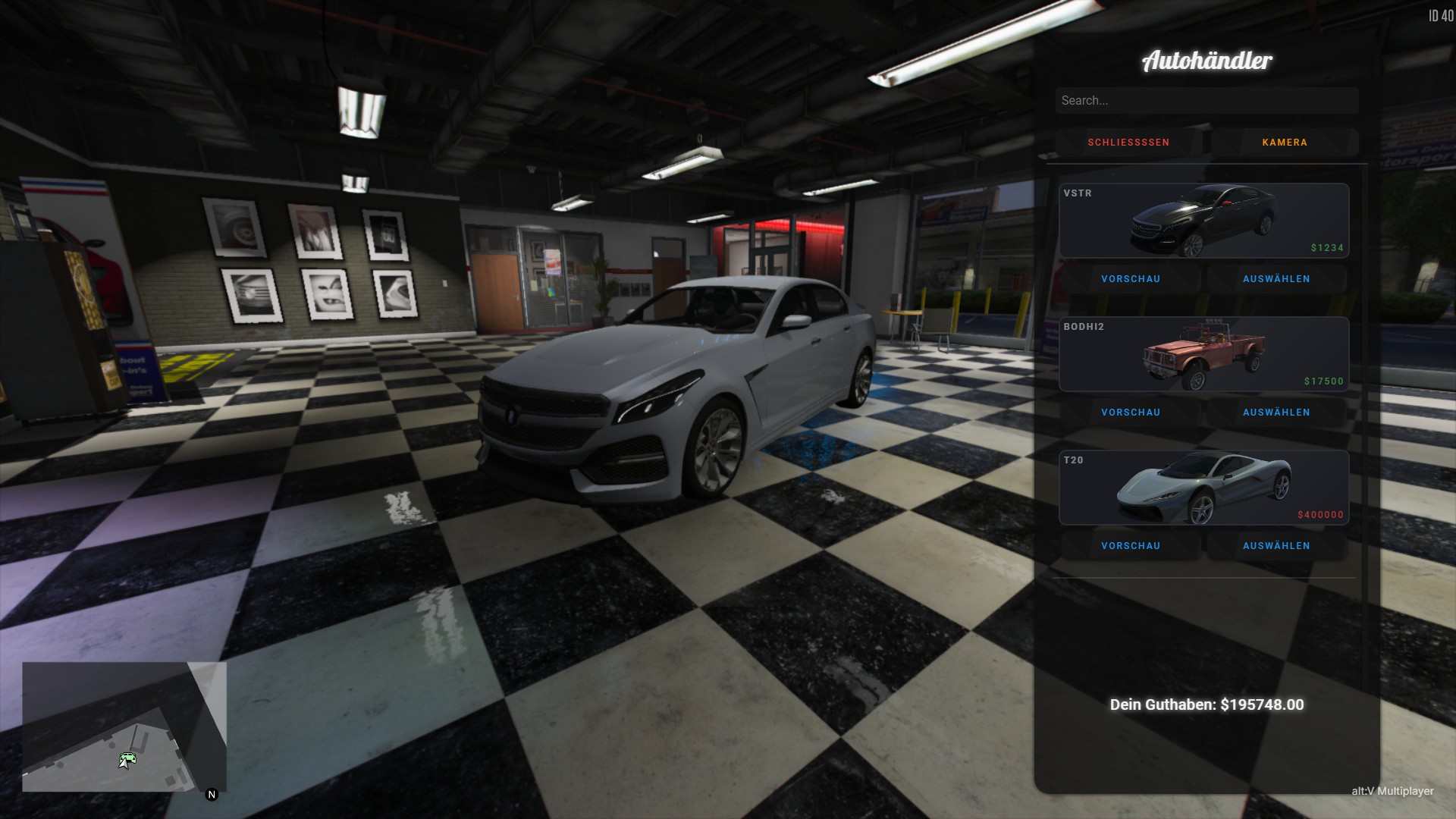Close the dealer with SCHLIESSSSEN button
The height and width of the screenshot is (819, 1456).
(x=1128, y=143)
